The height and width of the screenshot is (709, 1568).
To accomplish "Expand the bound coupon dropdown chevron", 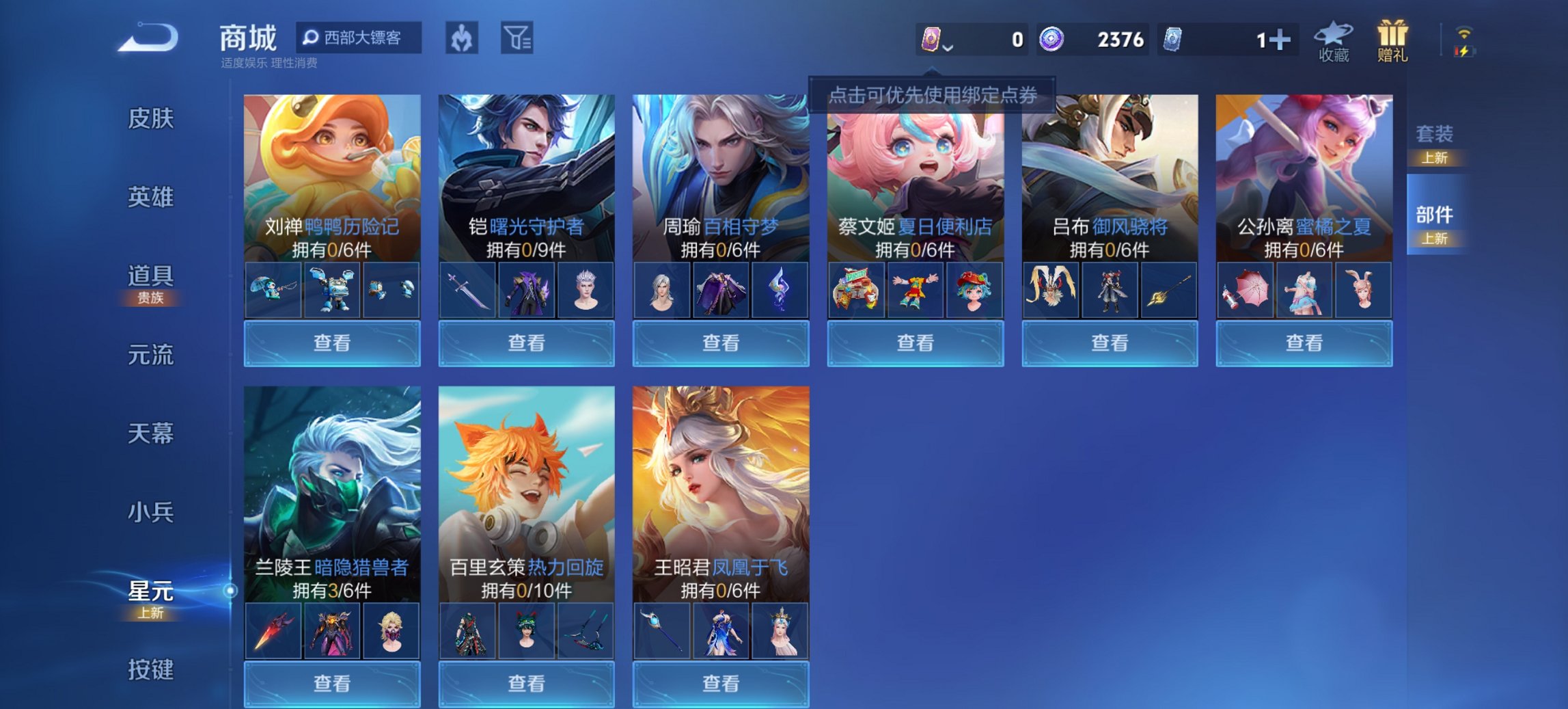I will click(x=947, y=49).
